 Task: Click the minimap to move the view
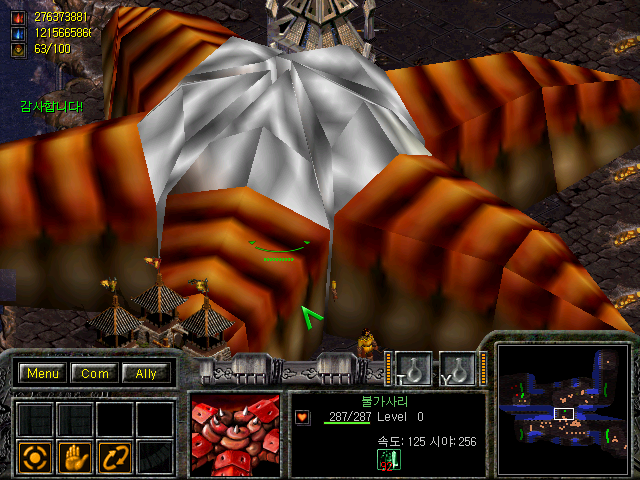(563, 410)
